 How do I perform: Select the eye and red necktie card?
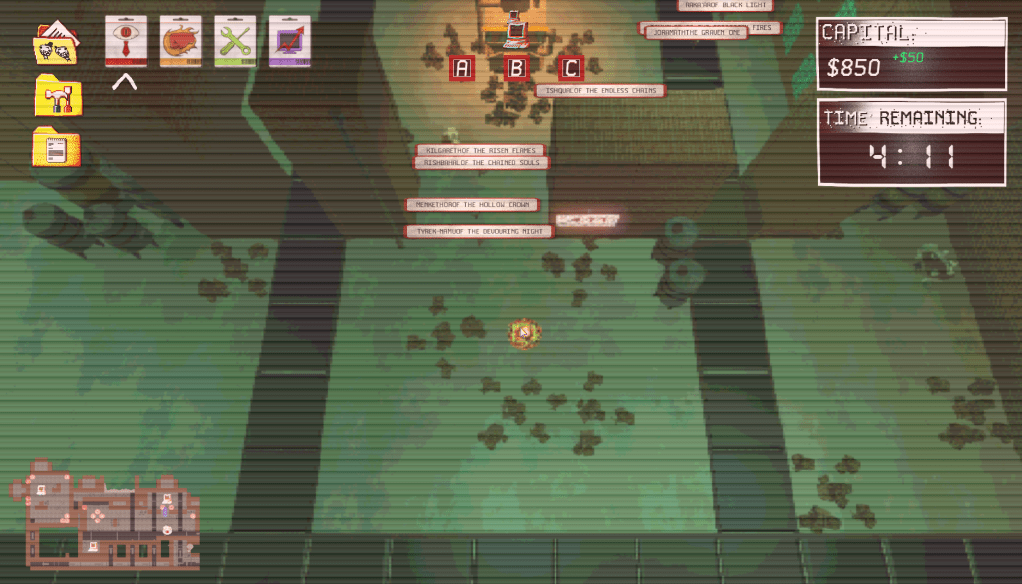click(x=126, y=41)
